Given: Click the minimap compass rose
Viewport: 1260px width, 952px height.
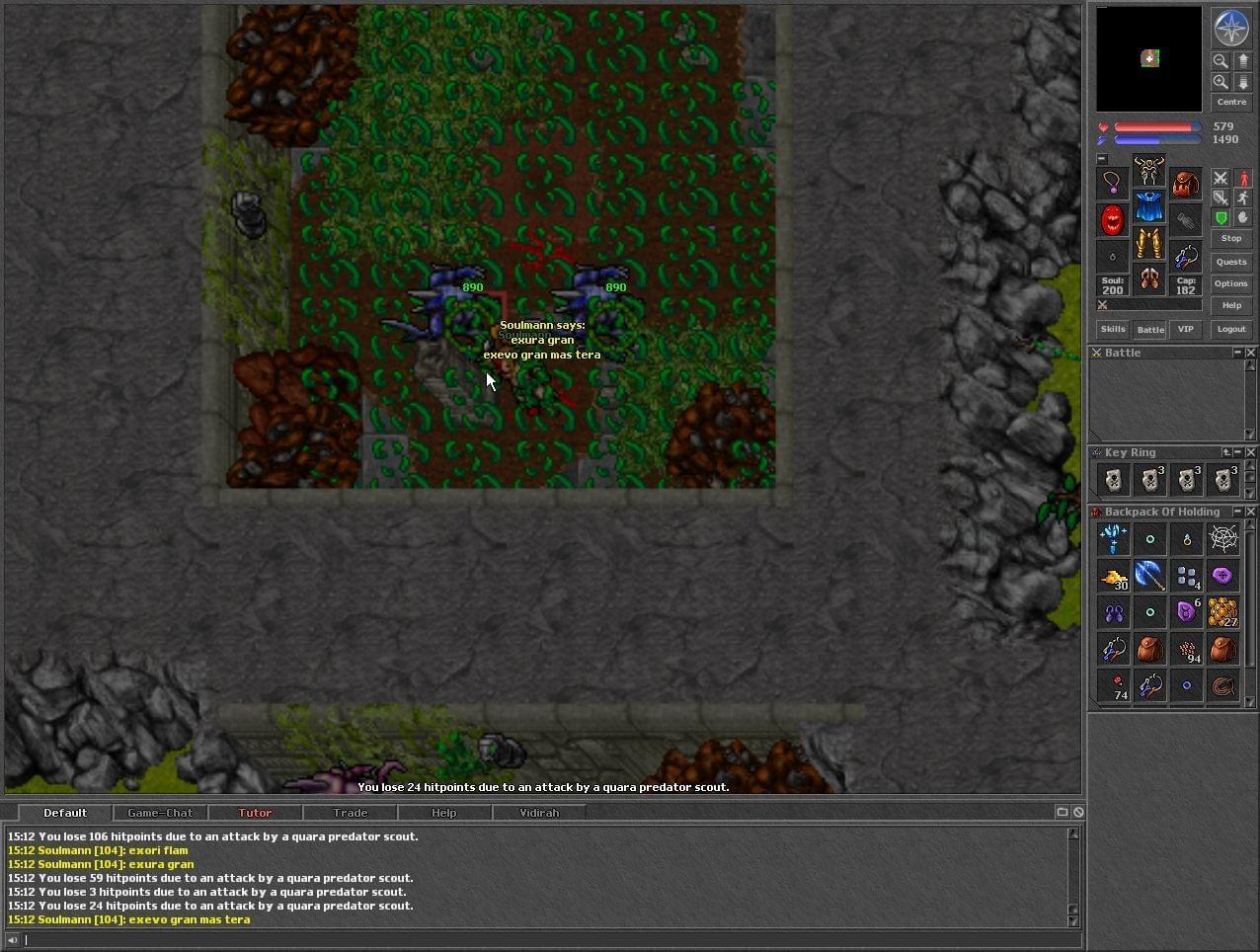Looking at the screenshot, I should (x=1230, y=28).
